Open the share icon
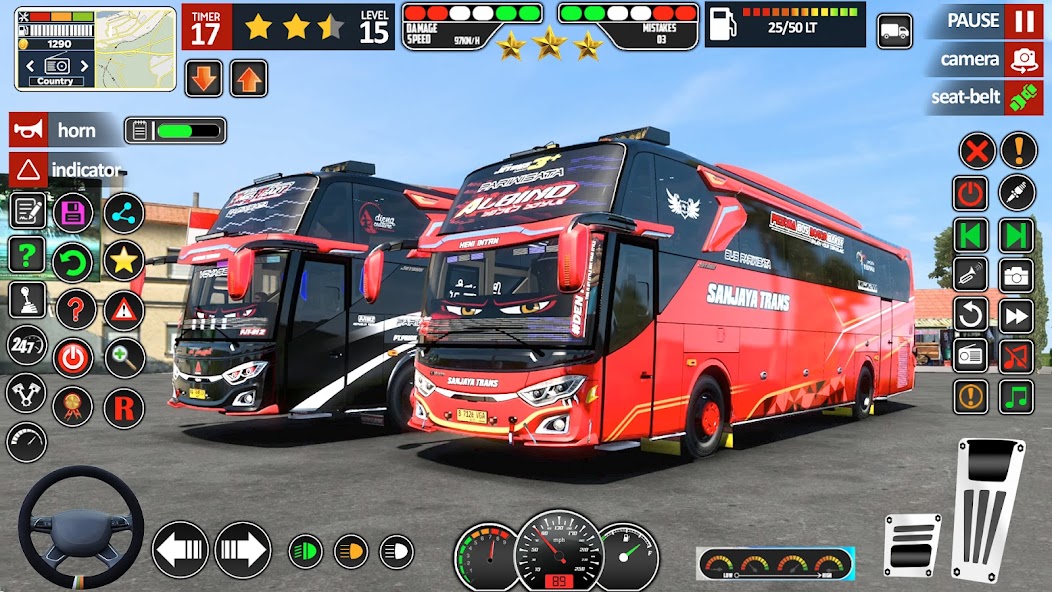This screenshot has width=1052, height=592. coord(124,212)
